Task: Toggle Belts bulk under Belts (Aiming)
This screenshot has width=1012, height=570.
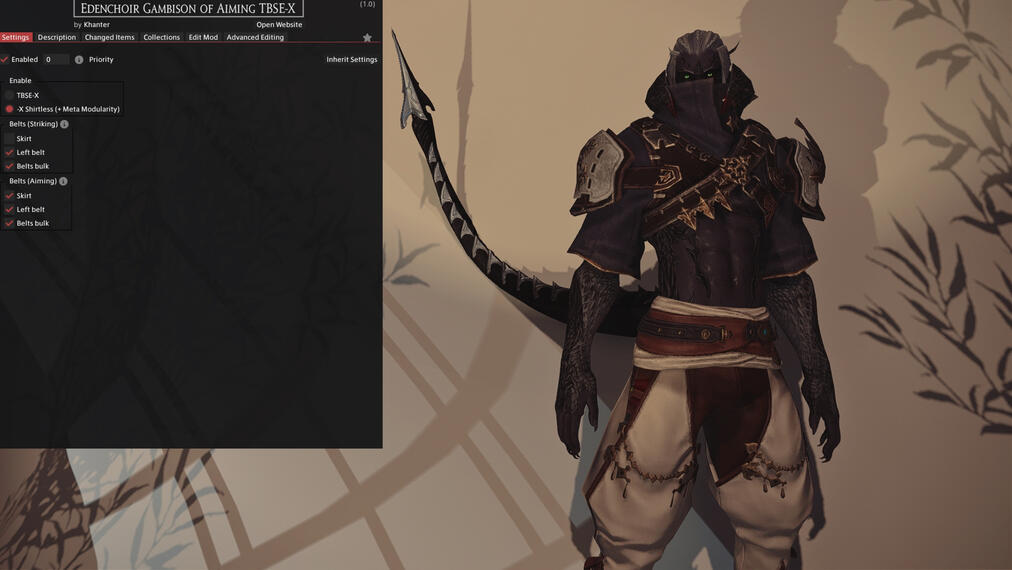Action: click(x=10, y=223)
